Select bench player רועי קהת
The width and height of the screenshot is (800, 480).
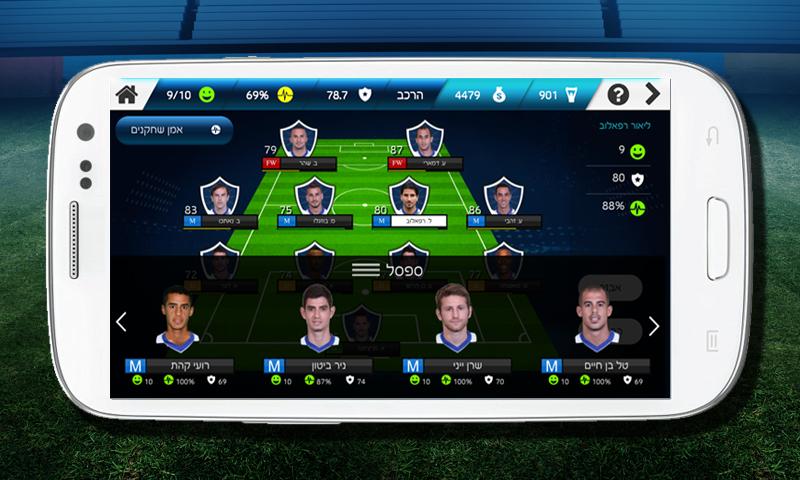pos(178,330)
